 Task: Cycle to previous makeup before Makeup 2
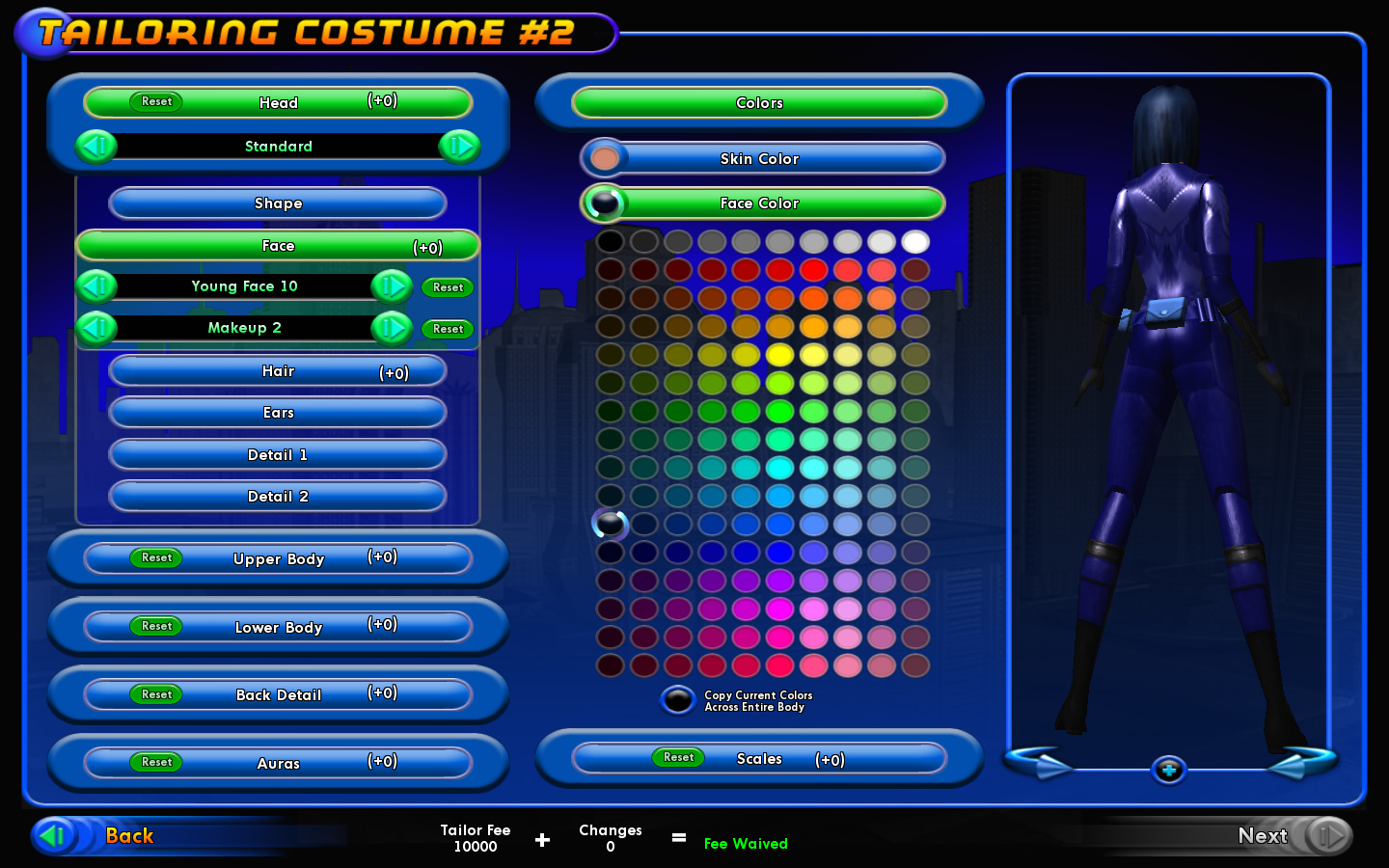[96, 328]
